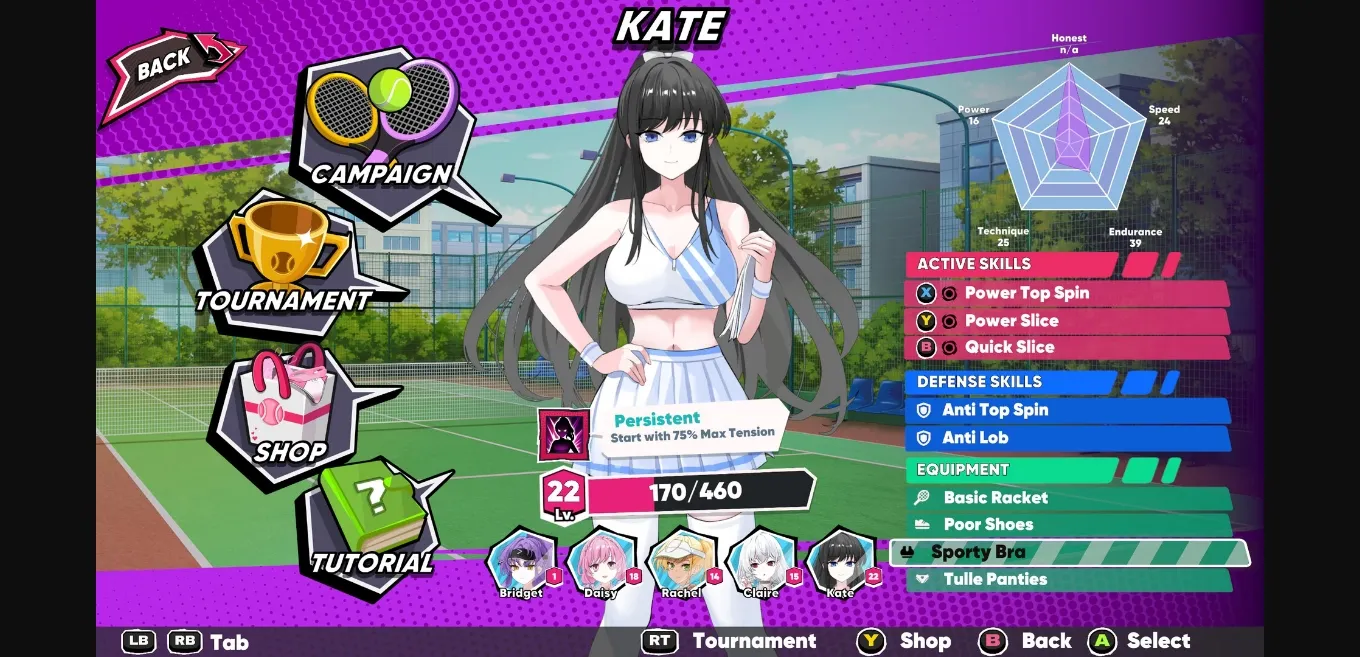1360x657 pixels.
Task: Select Bridget's character portrait
Action: [522, 562]
